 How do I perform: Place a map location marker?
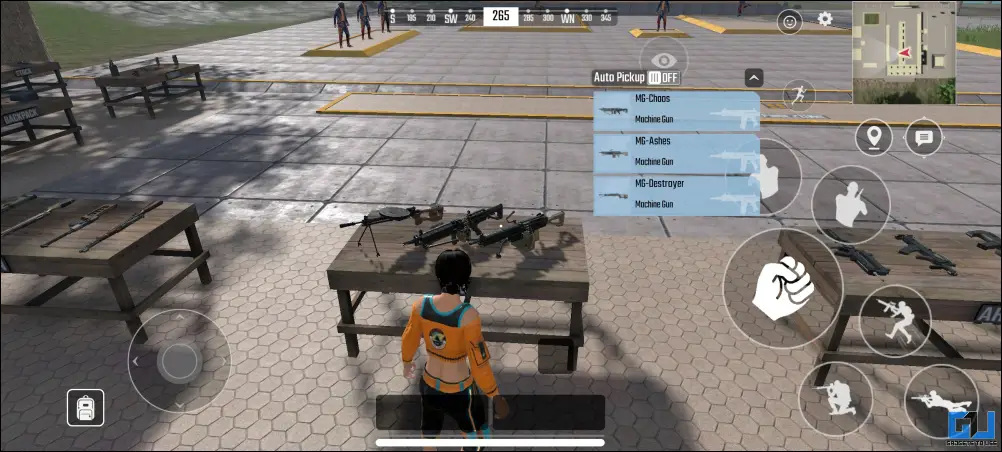click(874, 137)
